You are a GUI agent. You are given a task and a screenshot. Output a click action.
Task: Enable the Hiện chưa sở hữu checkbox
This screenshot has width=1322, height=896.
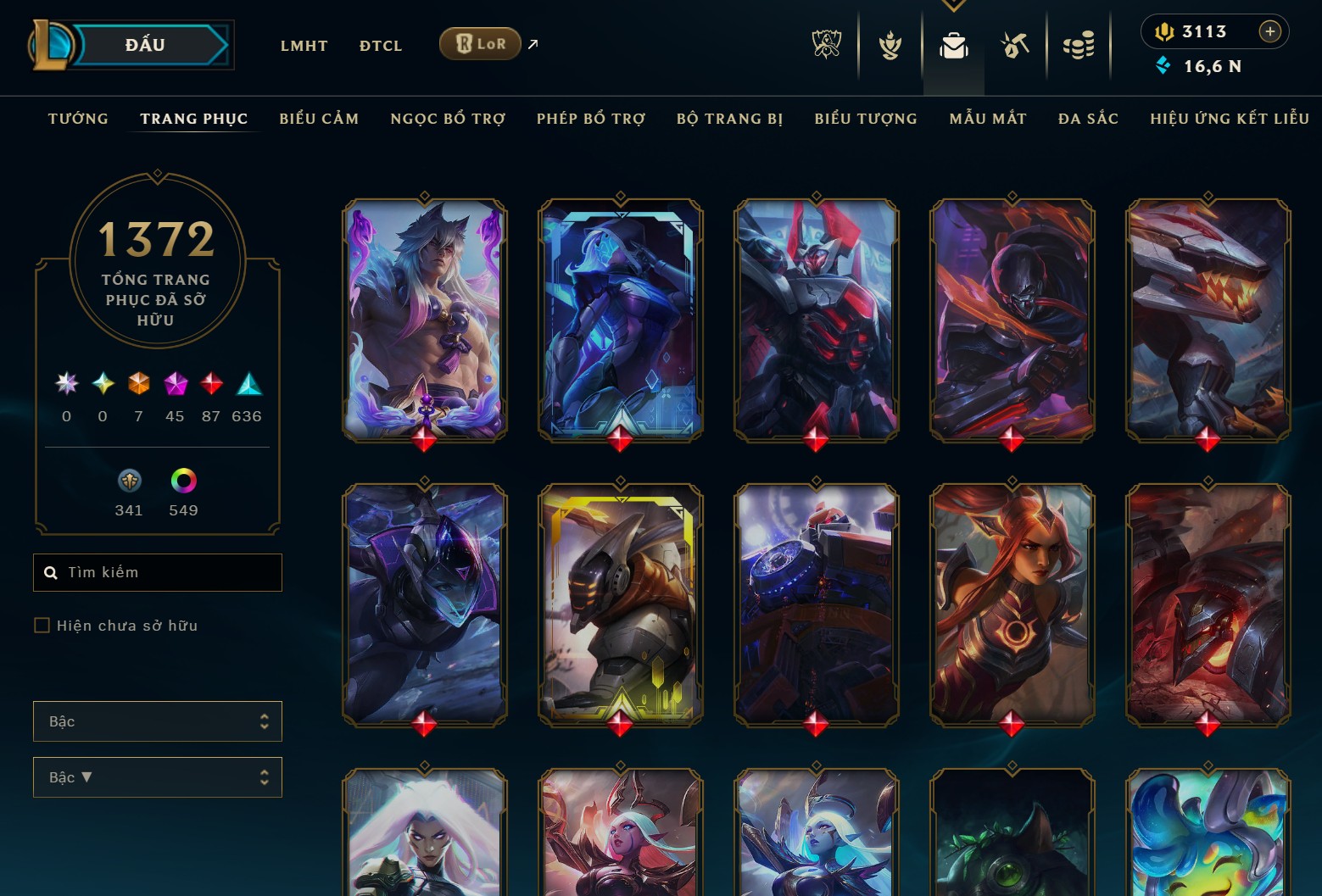pos(42,625)
